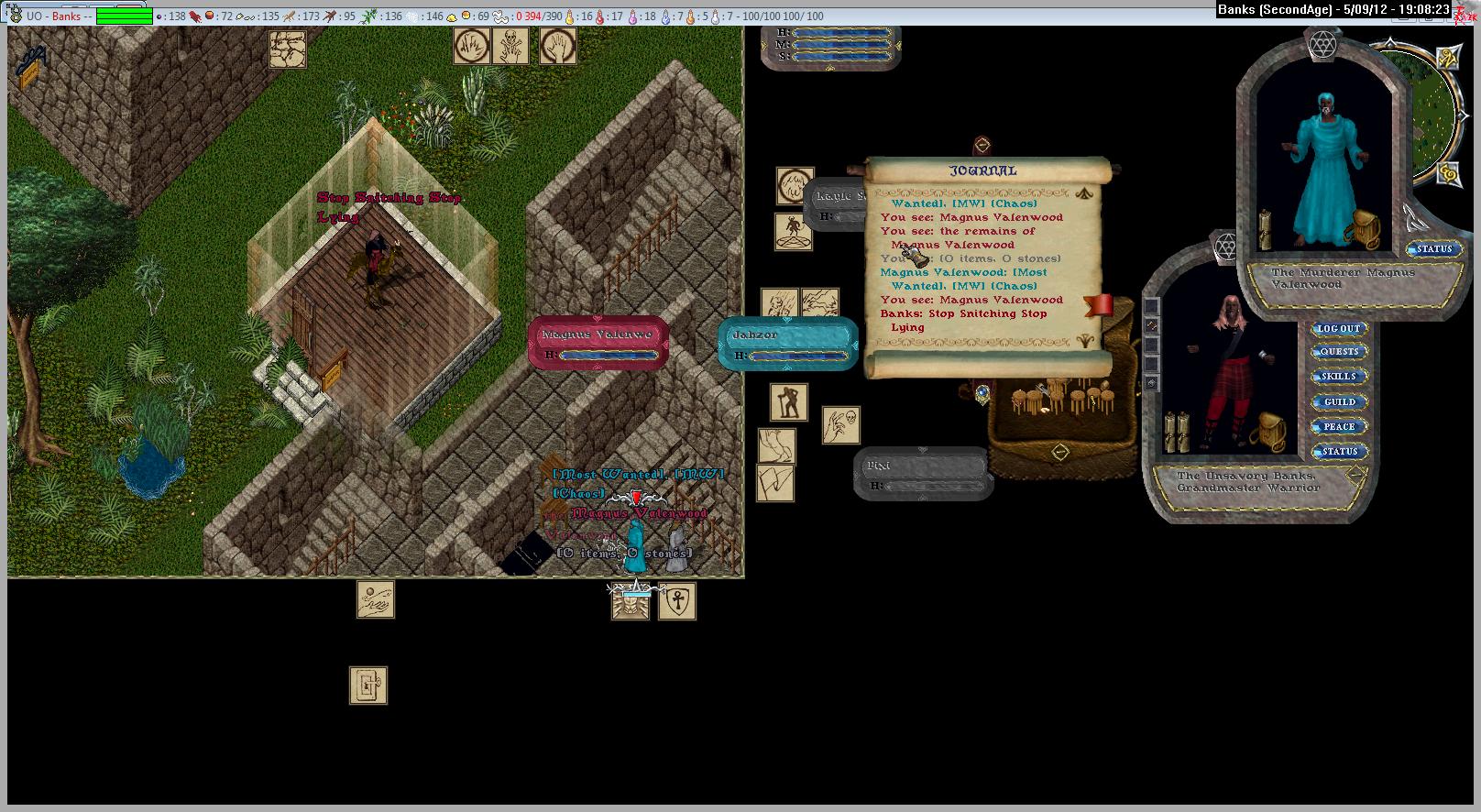The height and width of the screenshot is (812, 1481).
Task: Open the QUESTS window
Action: (x=1339, y=352)
